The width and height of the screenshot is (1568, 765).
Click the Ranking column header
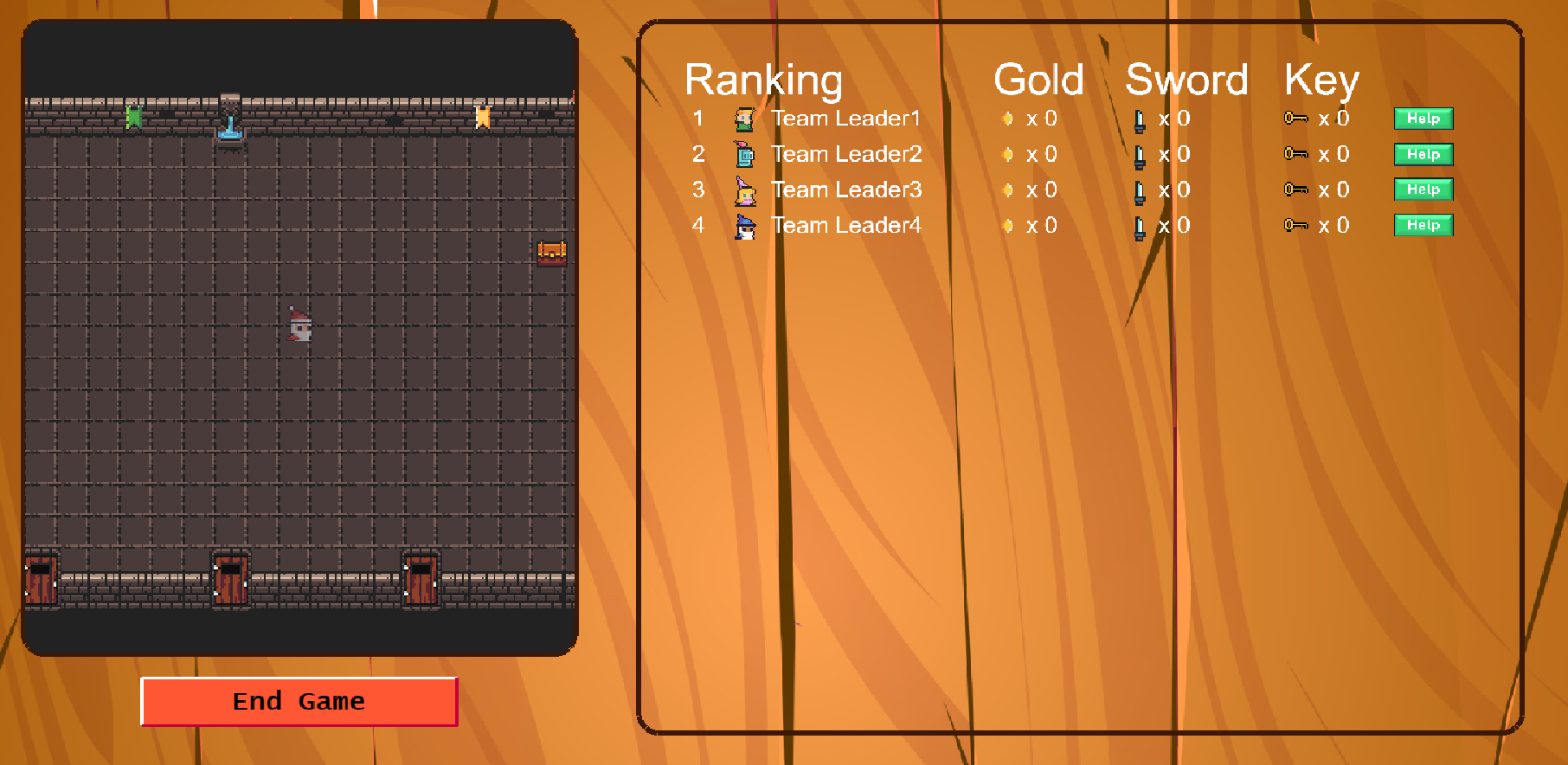coord(764,80)
